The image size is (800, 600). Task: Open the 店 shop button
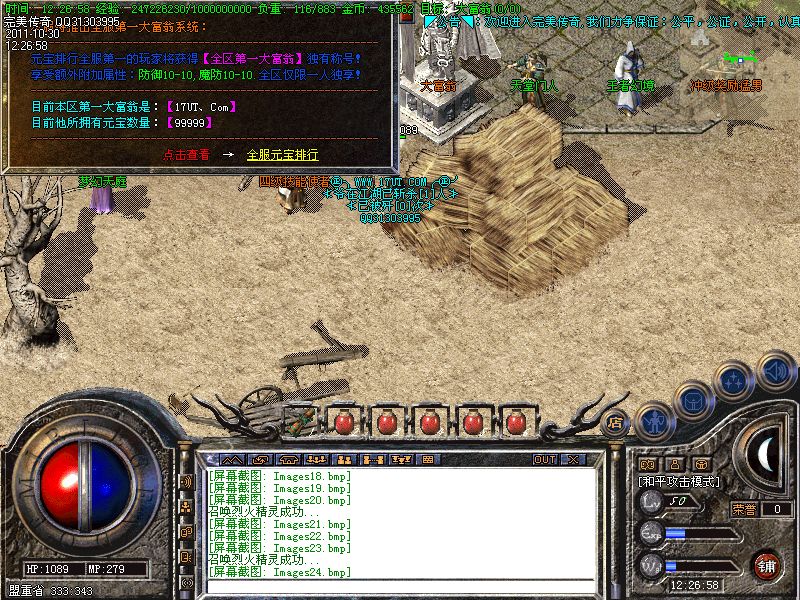tap(616, 422)
